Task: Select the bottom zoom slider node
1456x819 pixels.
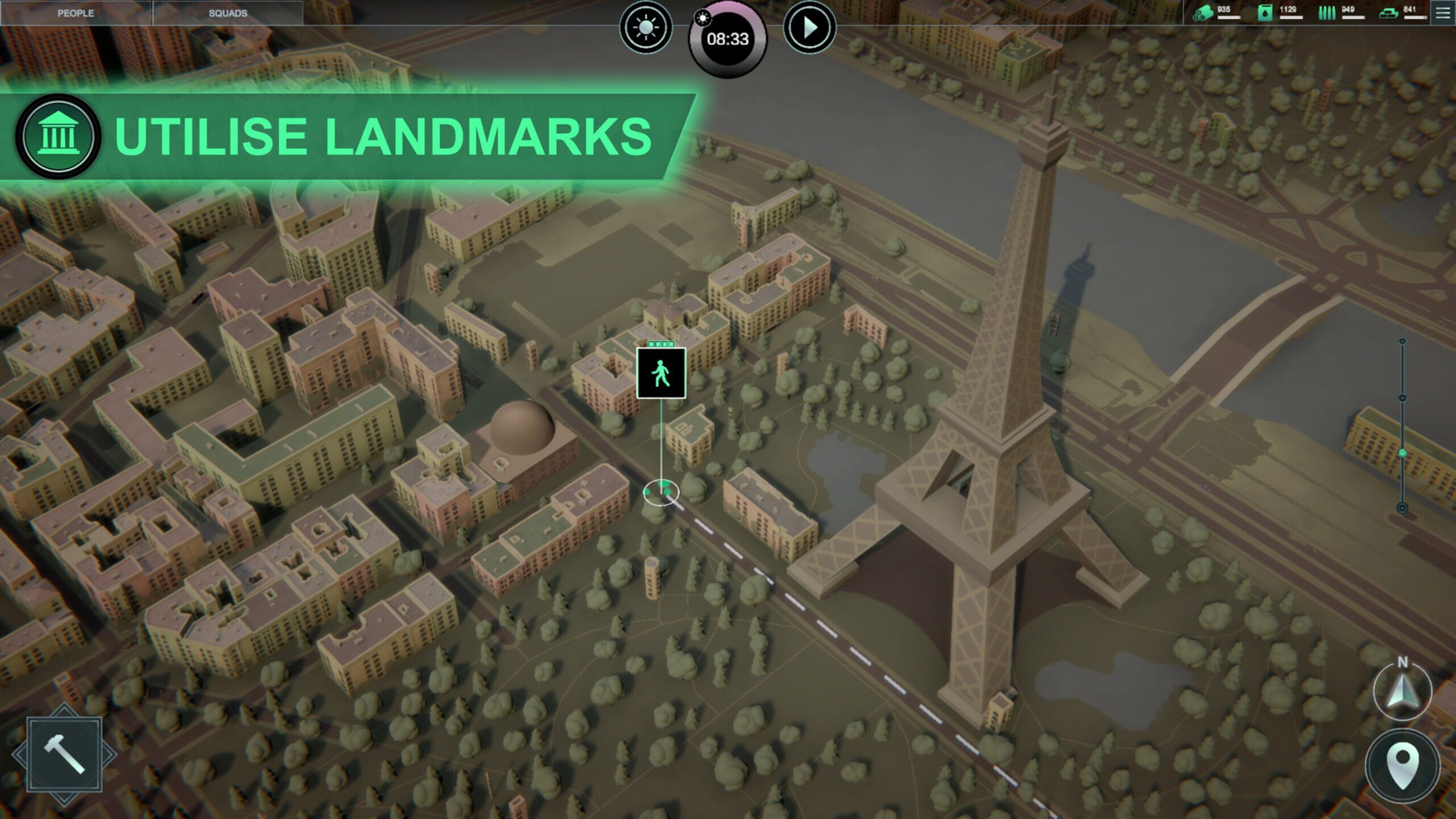Action: (x=1402, y=508)
